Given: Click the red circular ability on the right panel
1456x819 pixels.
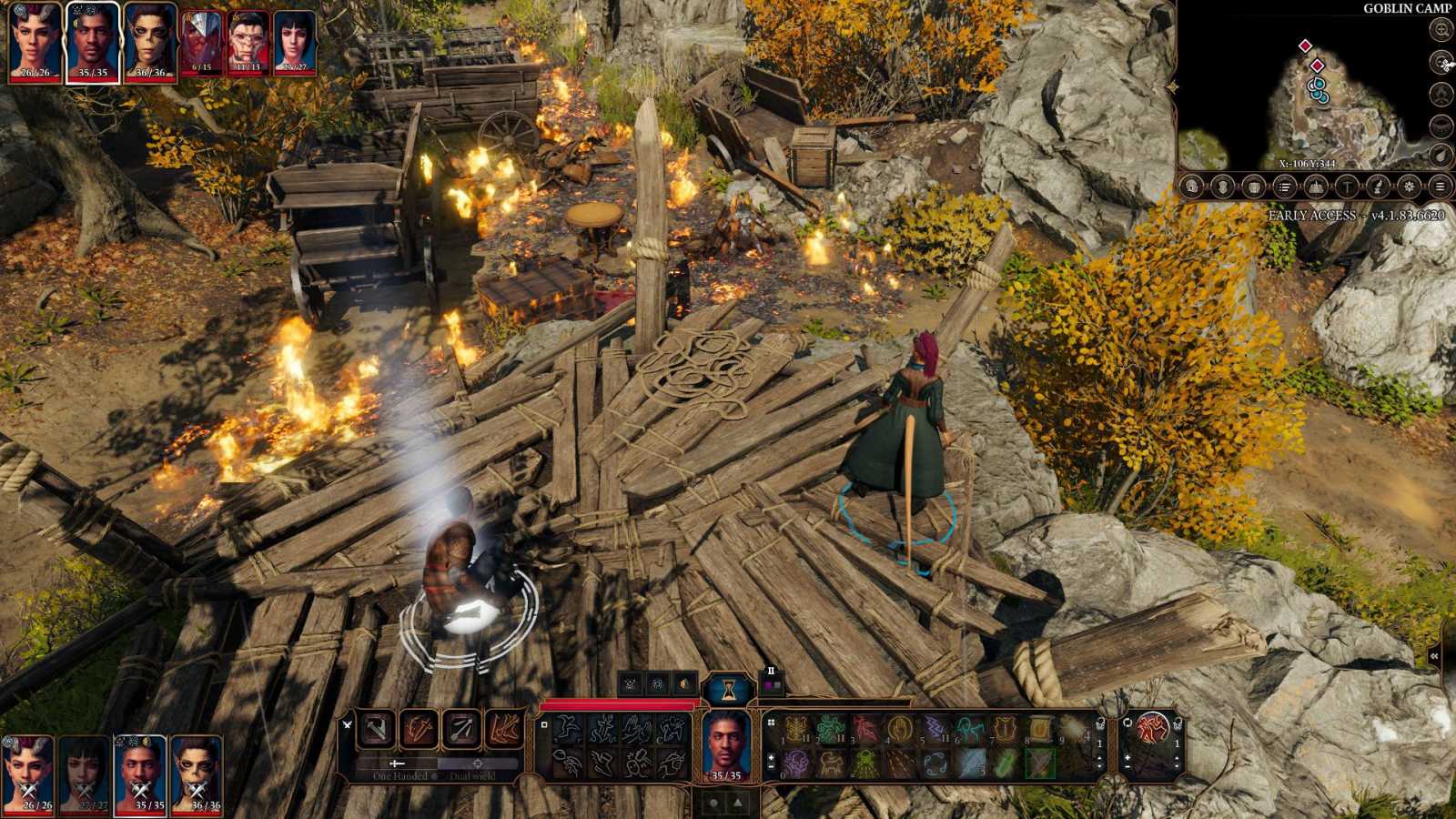Looking at the screenshot, I should coord(1152,729).
